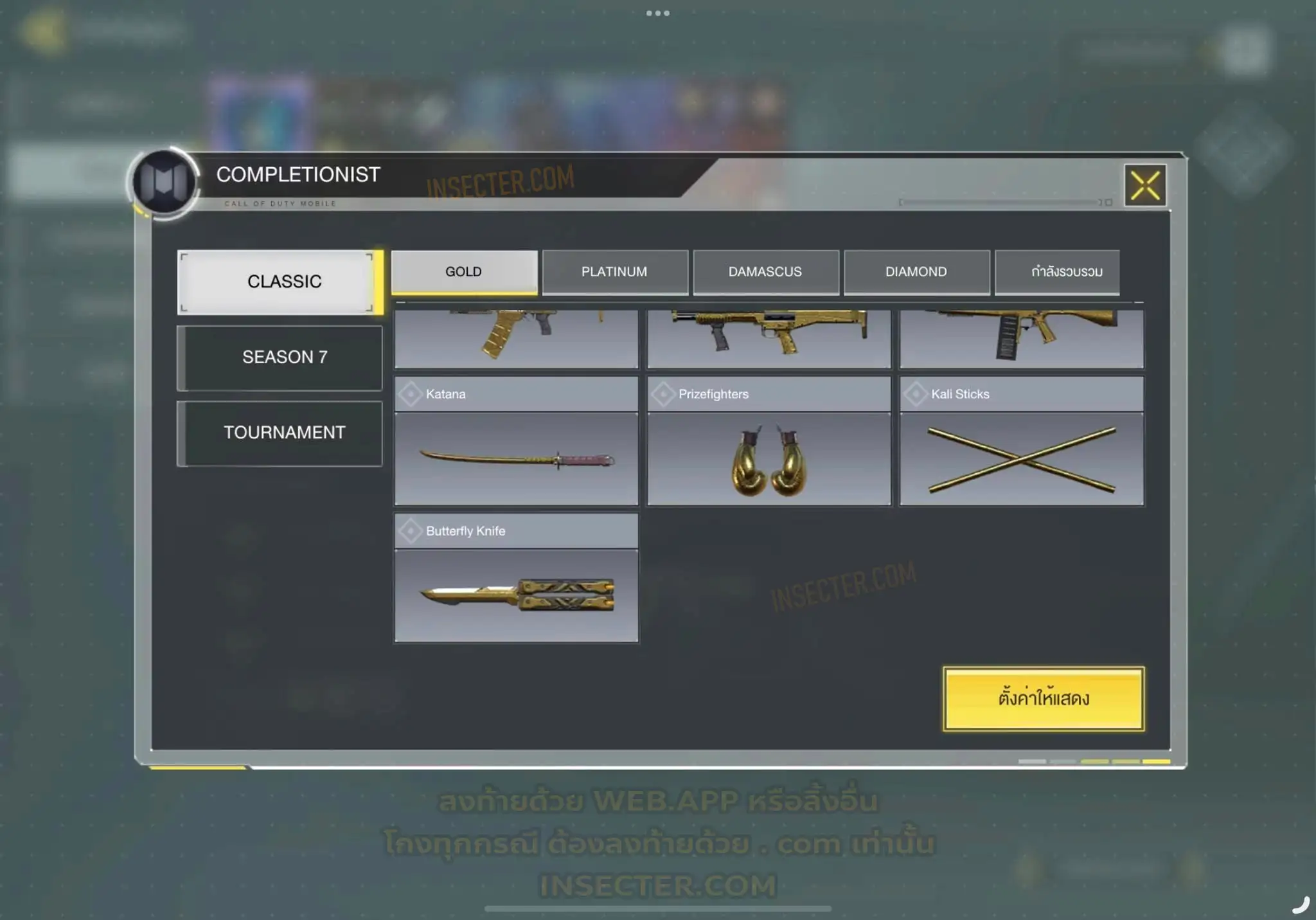View the Diamond camo tab
Screen dimensions: 1316x920
tap(916, 272)
